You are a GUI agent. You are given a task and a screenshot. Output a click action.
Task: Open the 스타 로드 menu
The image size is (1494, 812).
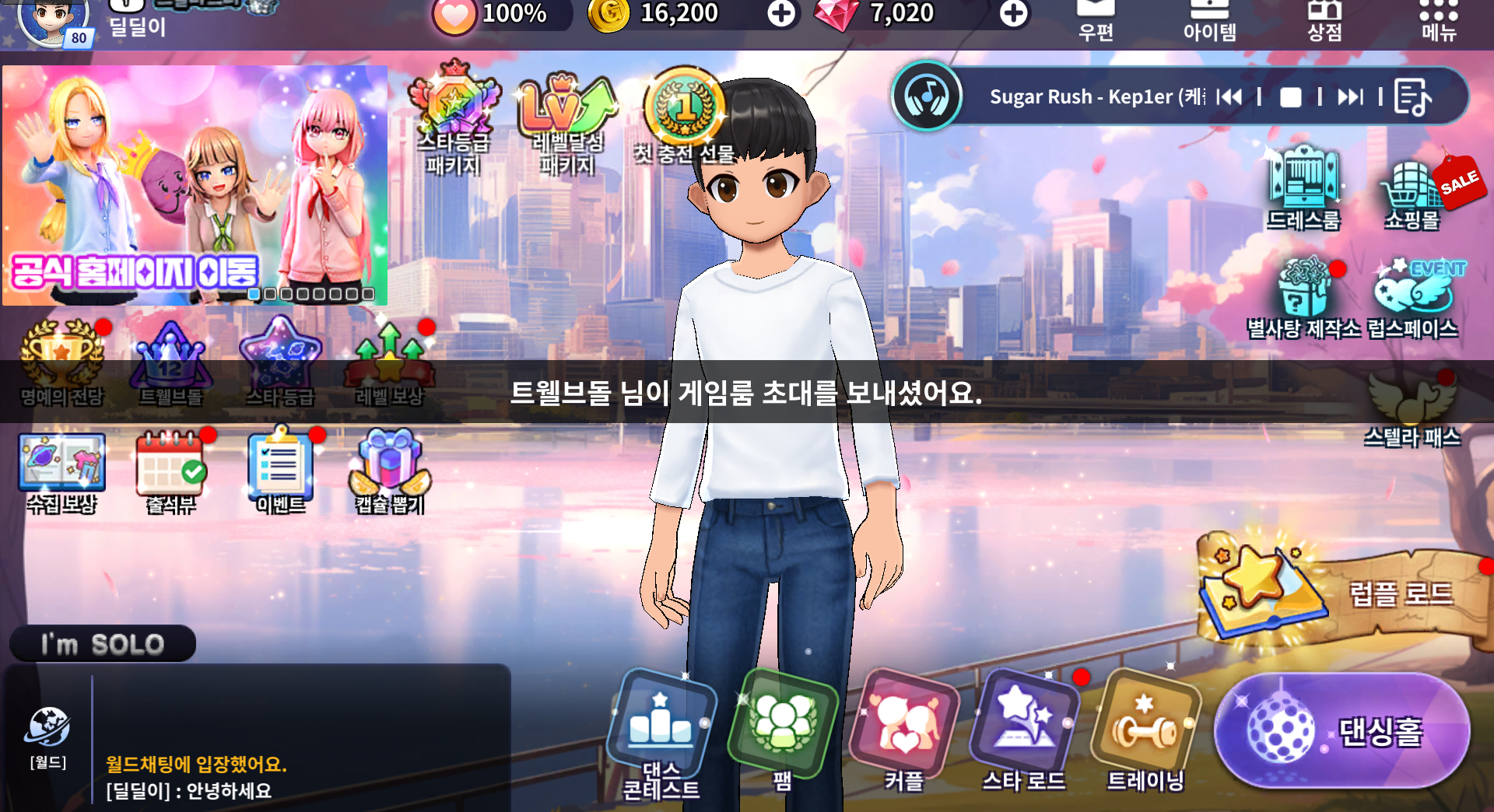tap(1024, 730)
